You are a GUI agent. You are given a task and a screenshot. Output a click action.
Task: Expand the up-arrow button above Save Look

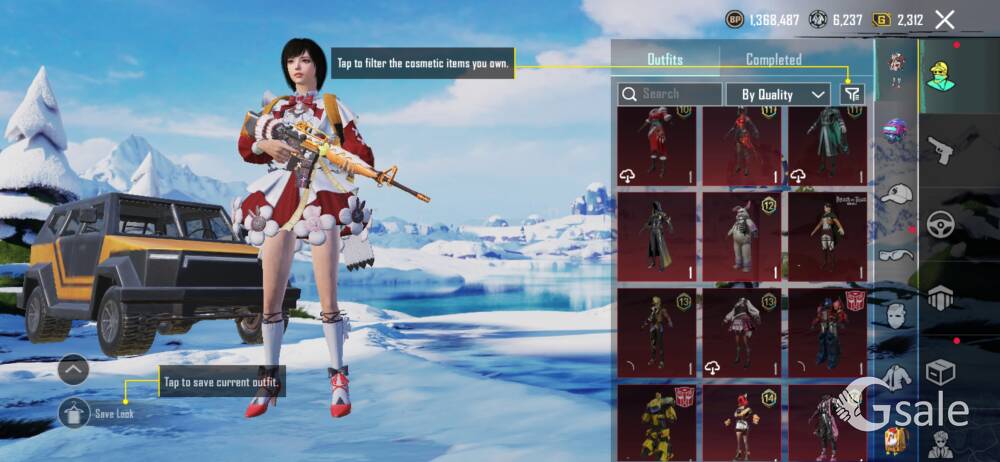tap(74, 370)
